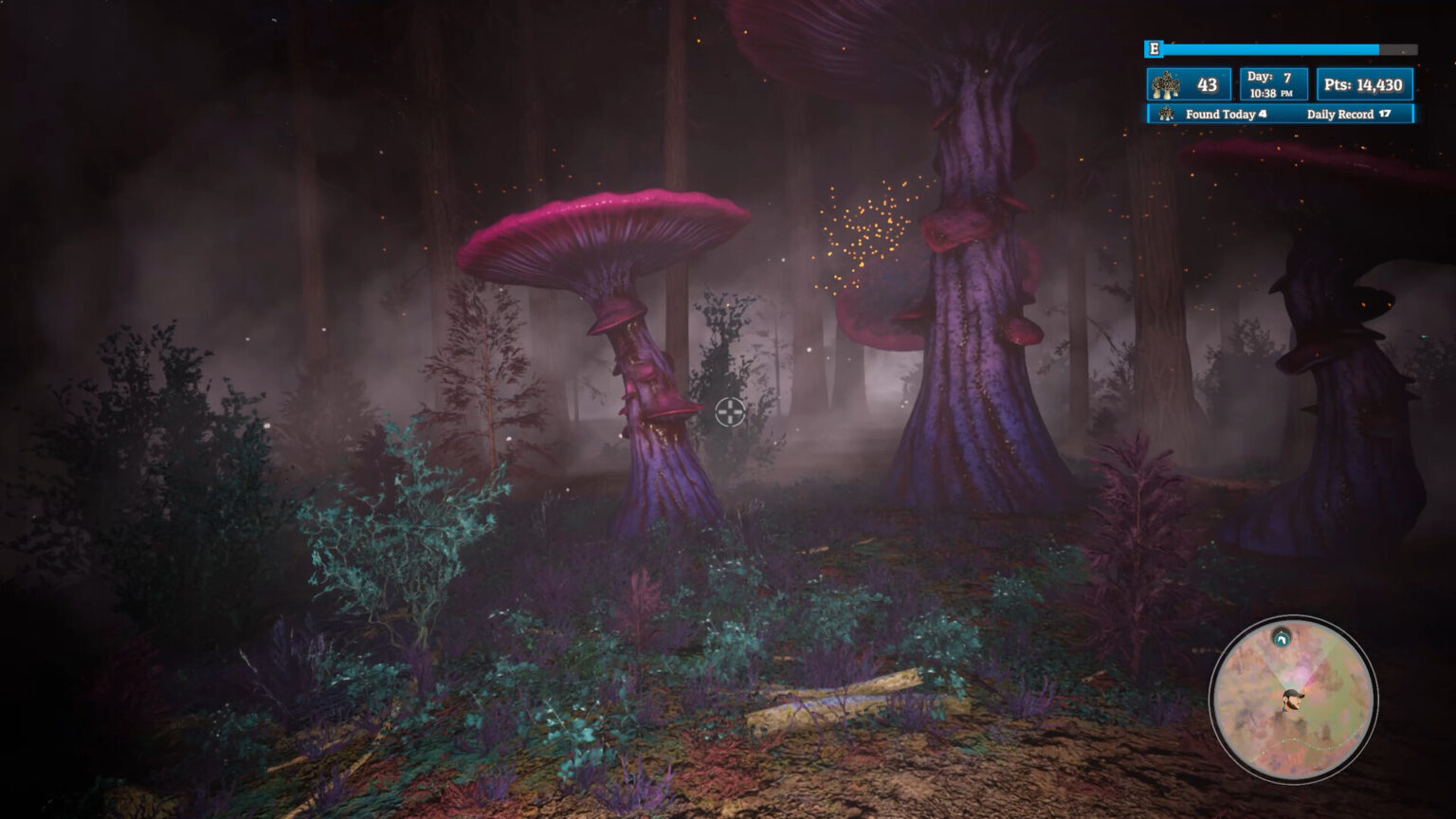
Task: Click the Day 7 clock panel
Action: tap(1272, 83)
